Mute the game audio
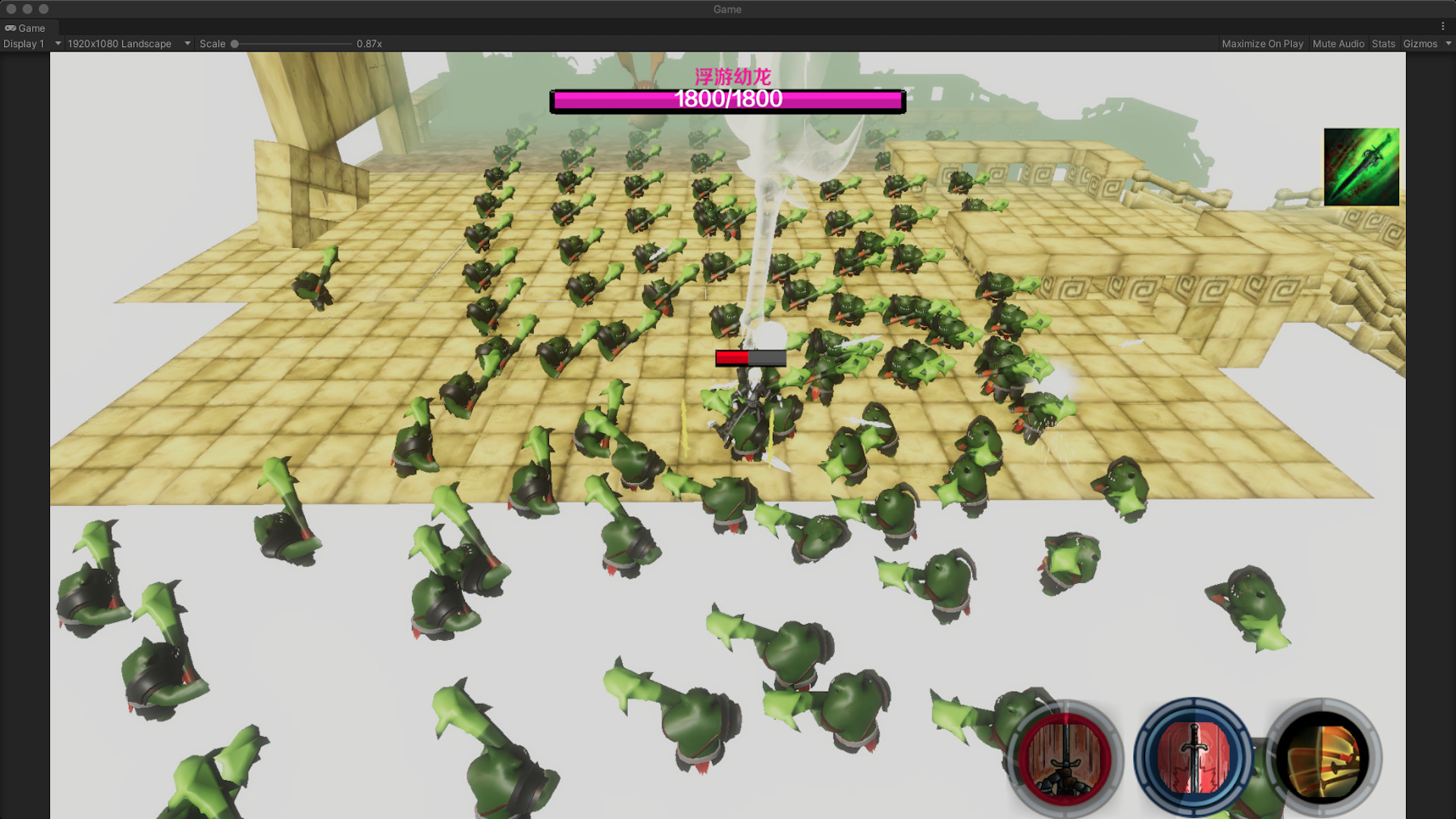The image size is (1456, 819). point(1338,43)
